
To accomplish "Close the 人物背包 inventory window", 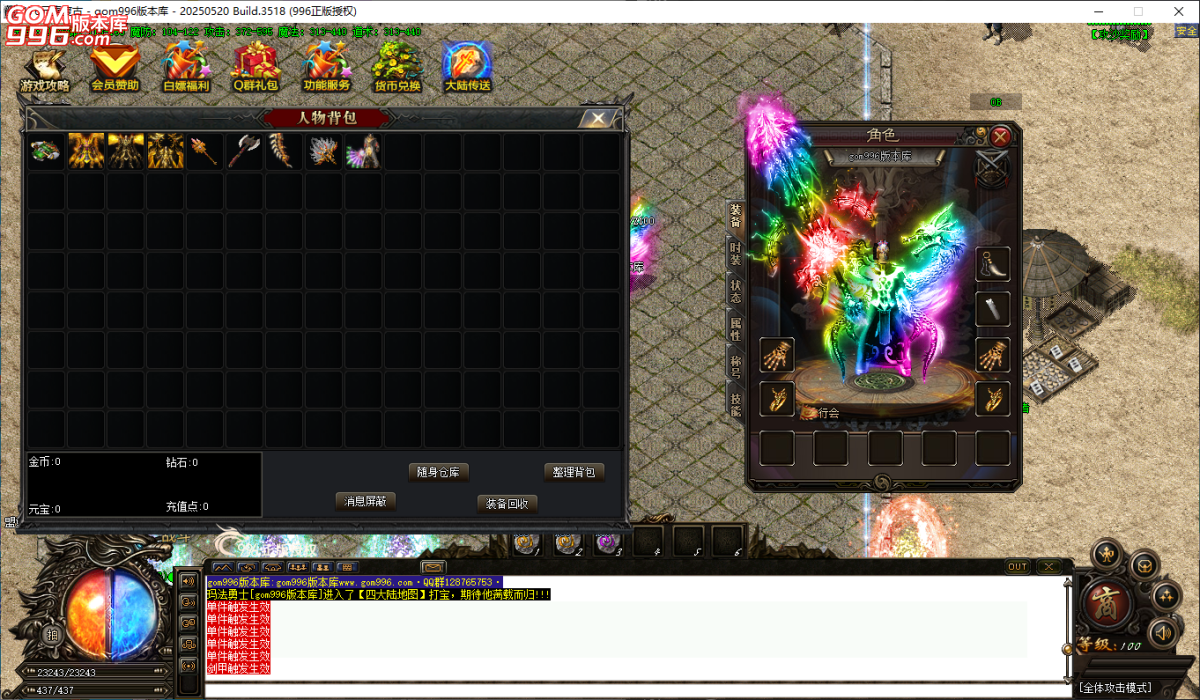I will pyautogui.click(x=598, y=118).
